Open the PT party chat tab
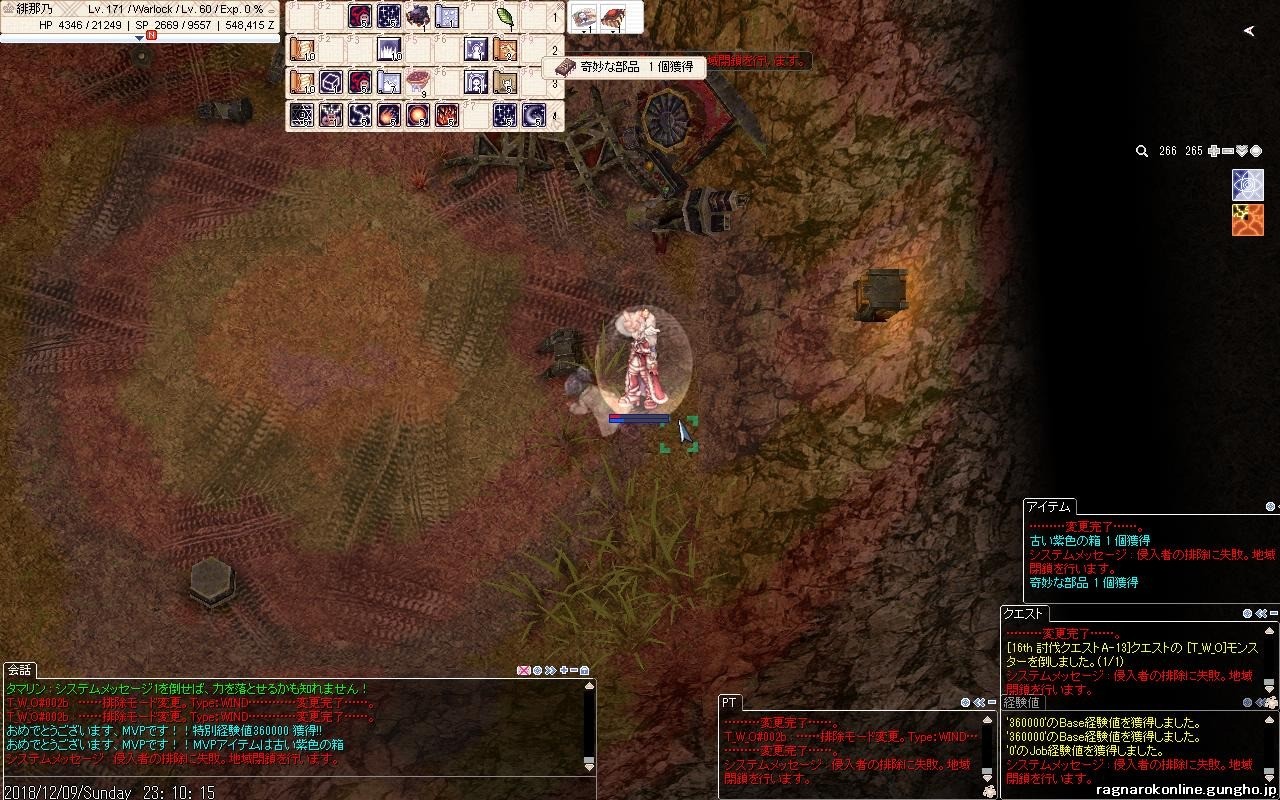1280x800 pixels. [x=732, y=701]
